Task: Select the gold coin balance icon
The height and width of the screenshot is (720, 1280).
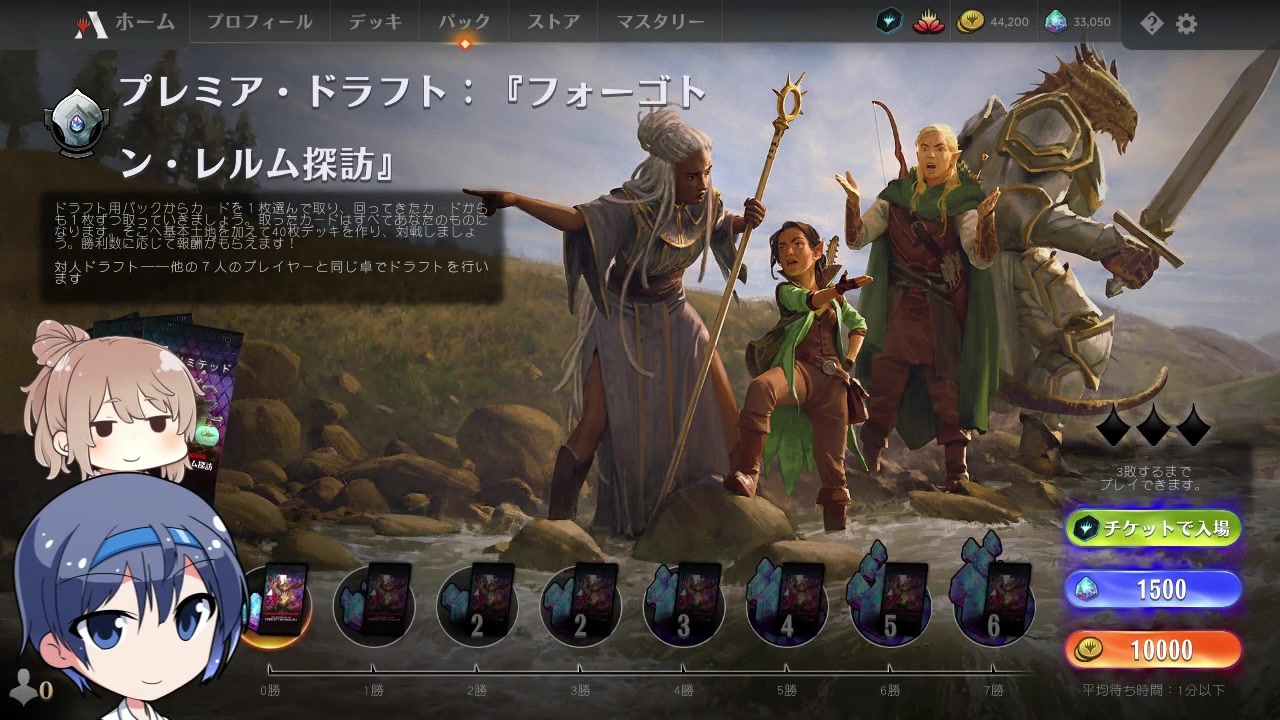Action: pos(973,19)
